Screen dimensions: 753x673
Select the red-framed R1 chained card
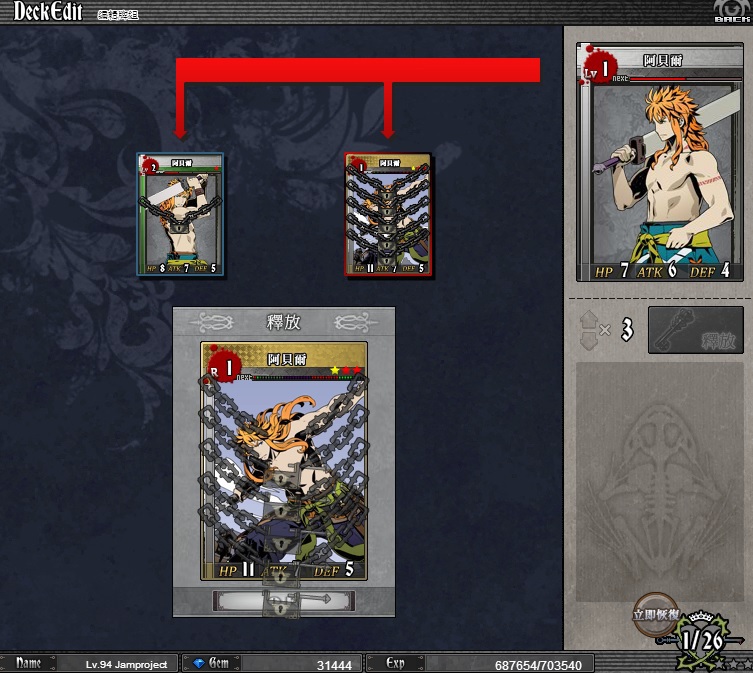click(x=389, y=215)
